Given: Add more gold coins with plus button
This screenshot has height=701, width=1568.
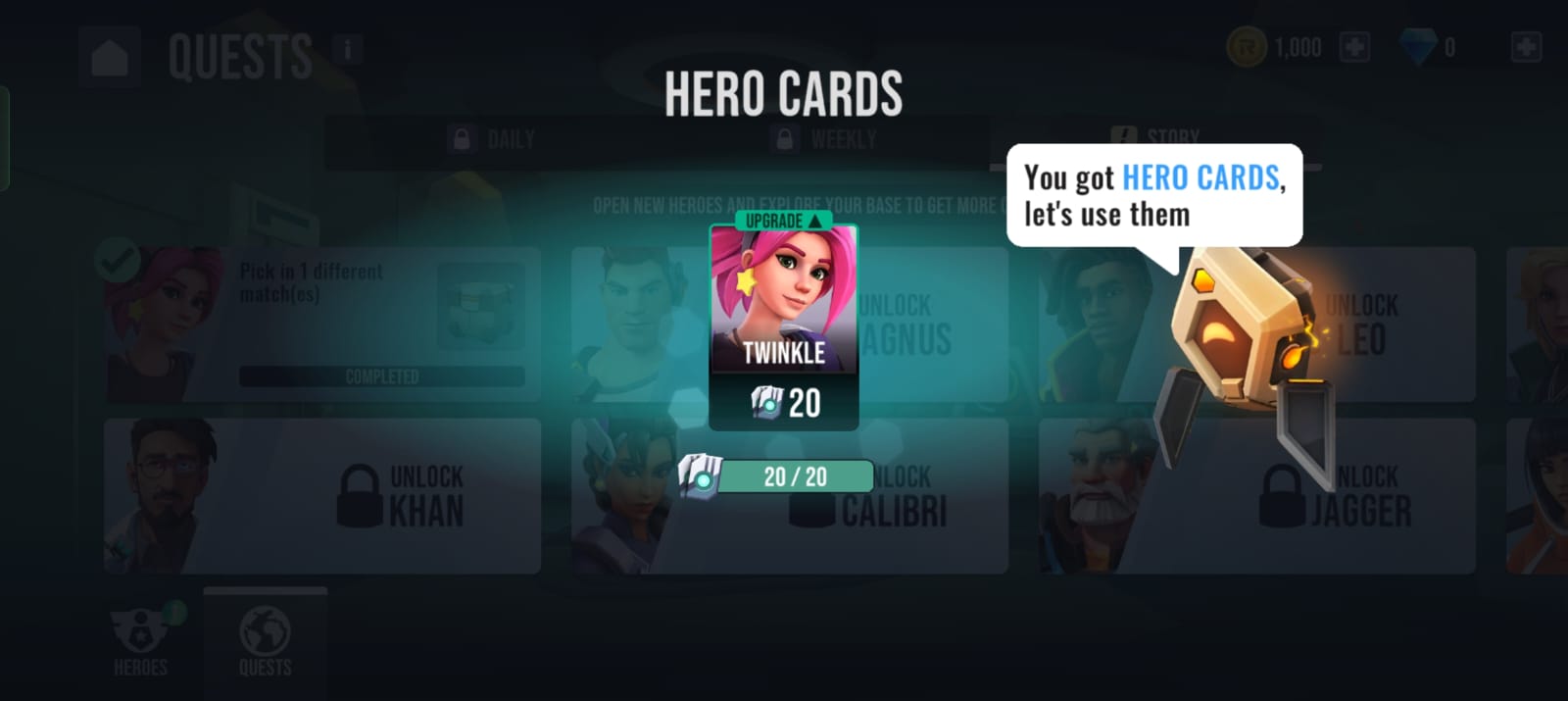Looking at the screenshot, I should pyautogui.click(x=1354, y=47).
